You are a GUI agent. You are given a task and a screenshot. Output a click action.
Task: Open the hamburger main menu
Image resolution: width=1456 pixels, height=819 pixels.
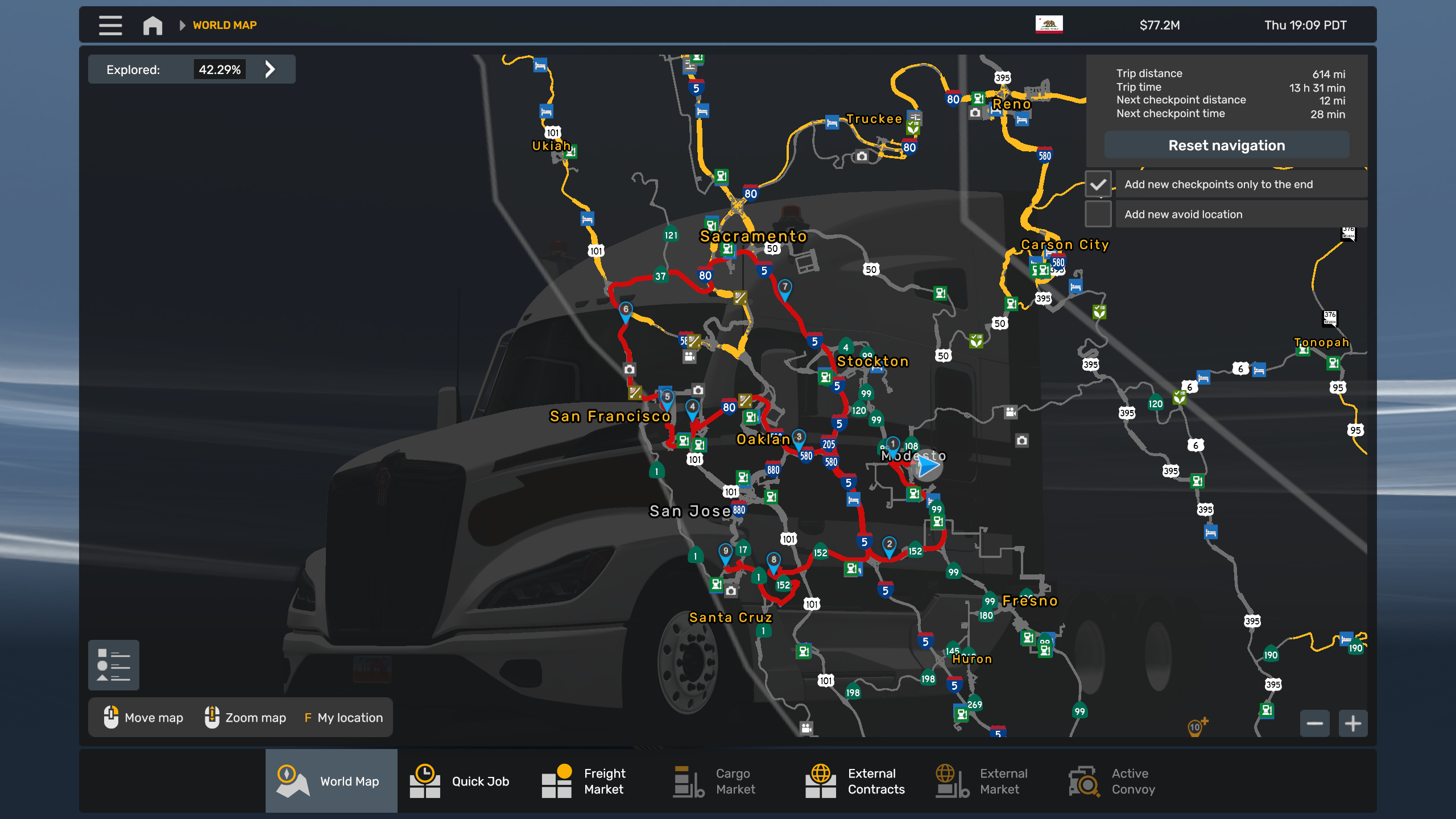(110, 26)
